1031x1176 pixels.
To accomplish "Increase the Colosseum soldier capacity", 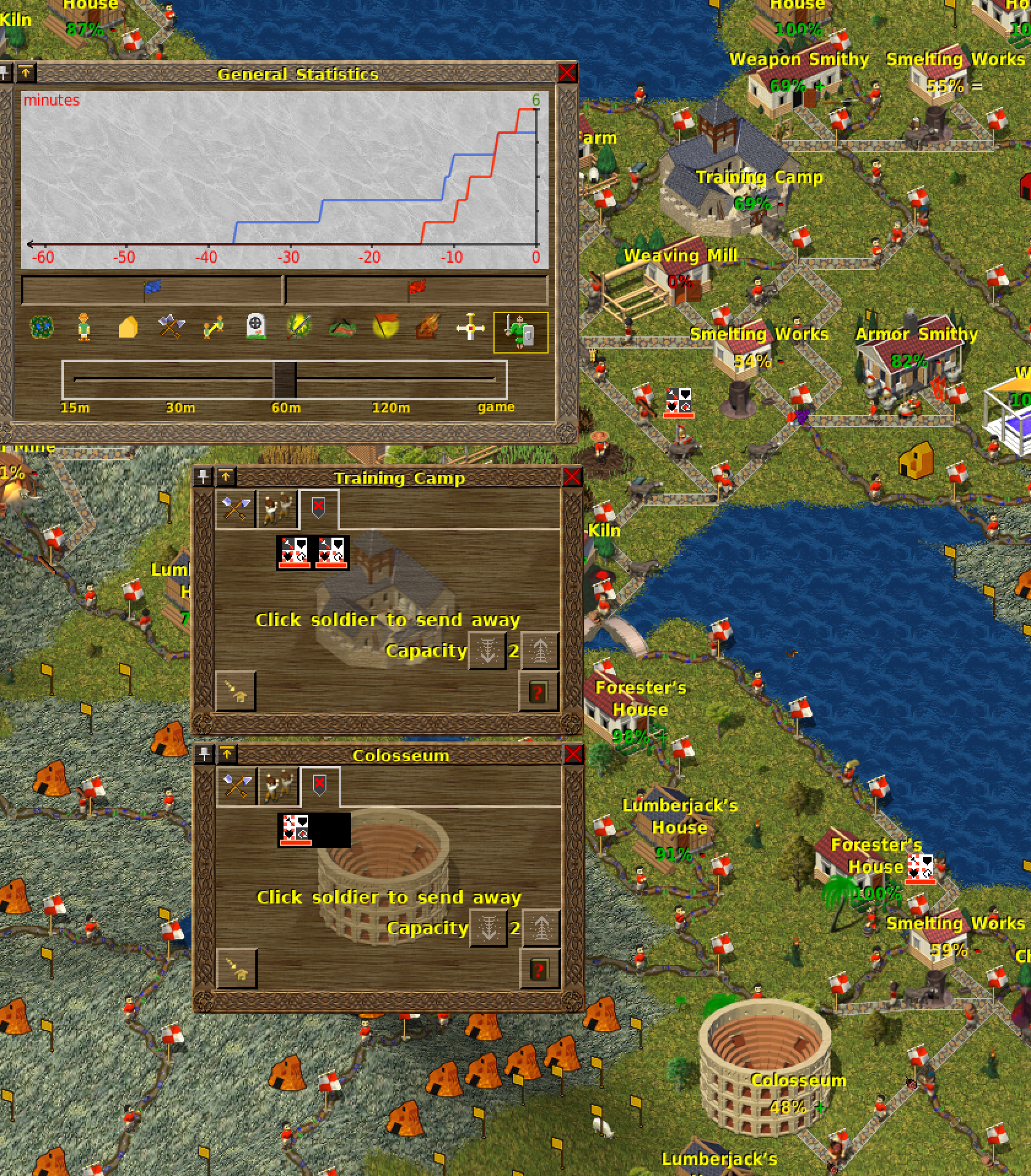I will [x=541, y=928].
